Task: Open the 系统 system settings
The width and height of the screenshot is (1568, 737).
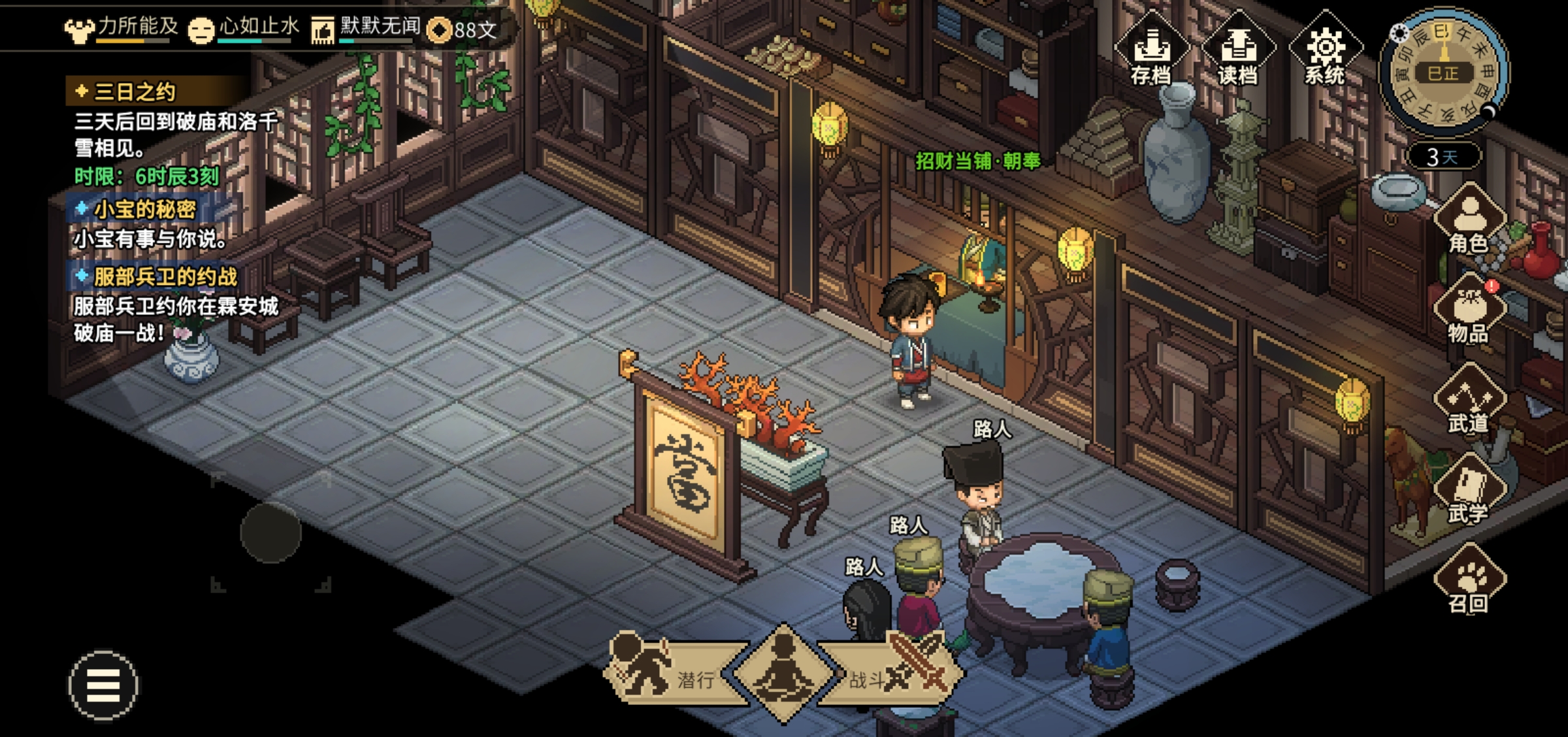Action: 1325,52
